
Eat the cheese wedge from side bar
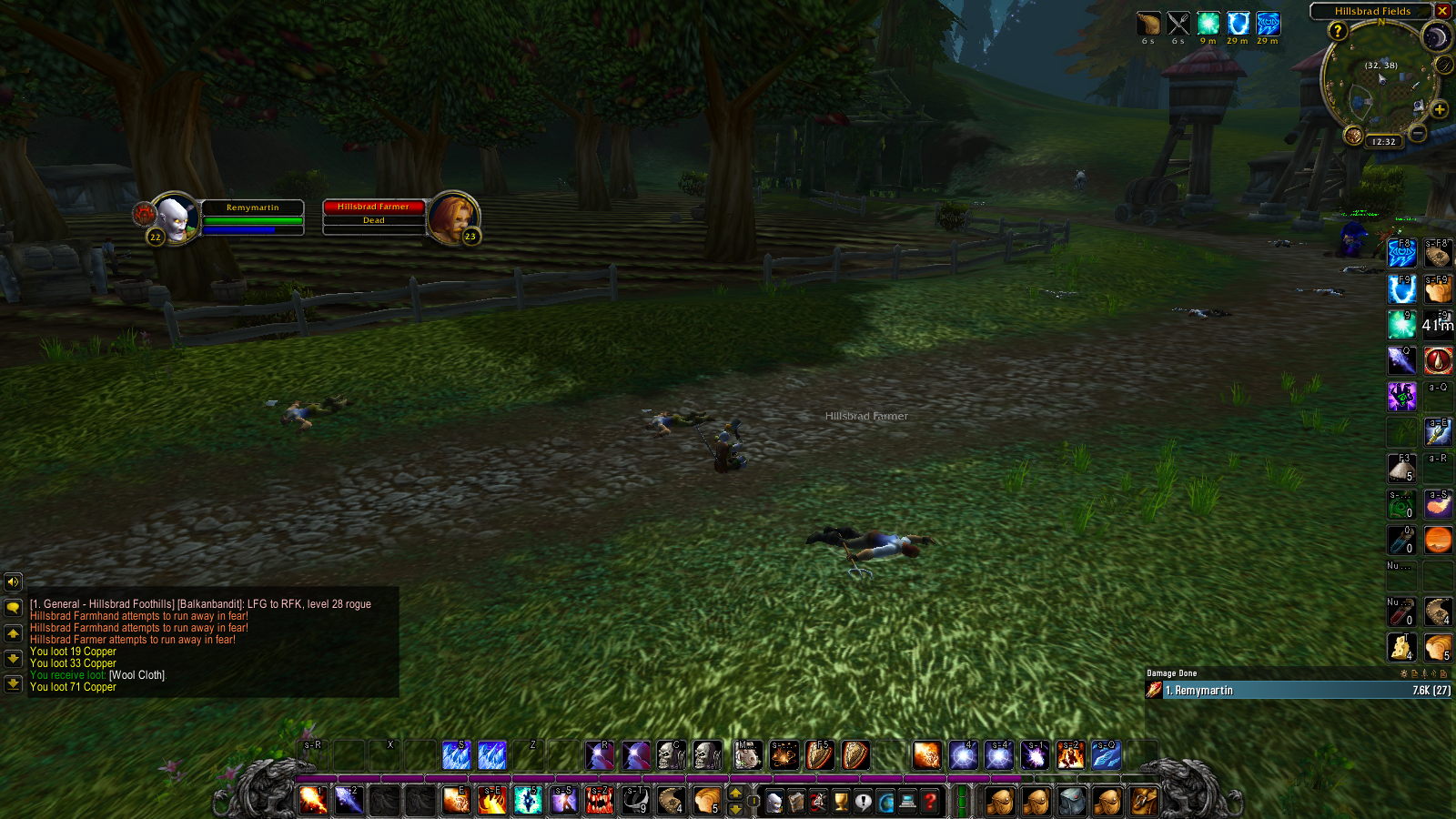tap(1401, 647)
